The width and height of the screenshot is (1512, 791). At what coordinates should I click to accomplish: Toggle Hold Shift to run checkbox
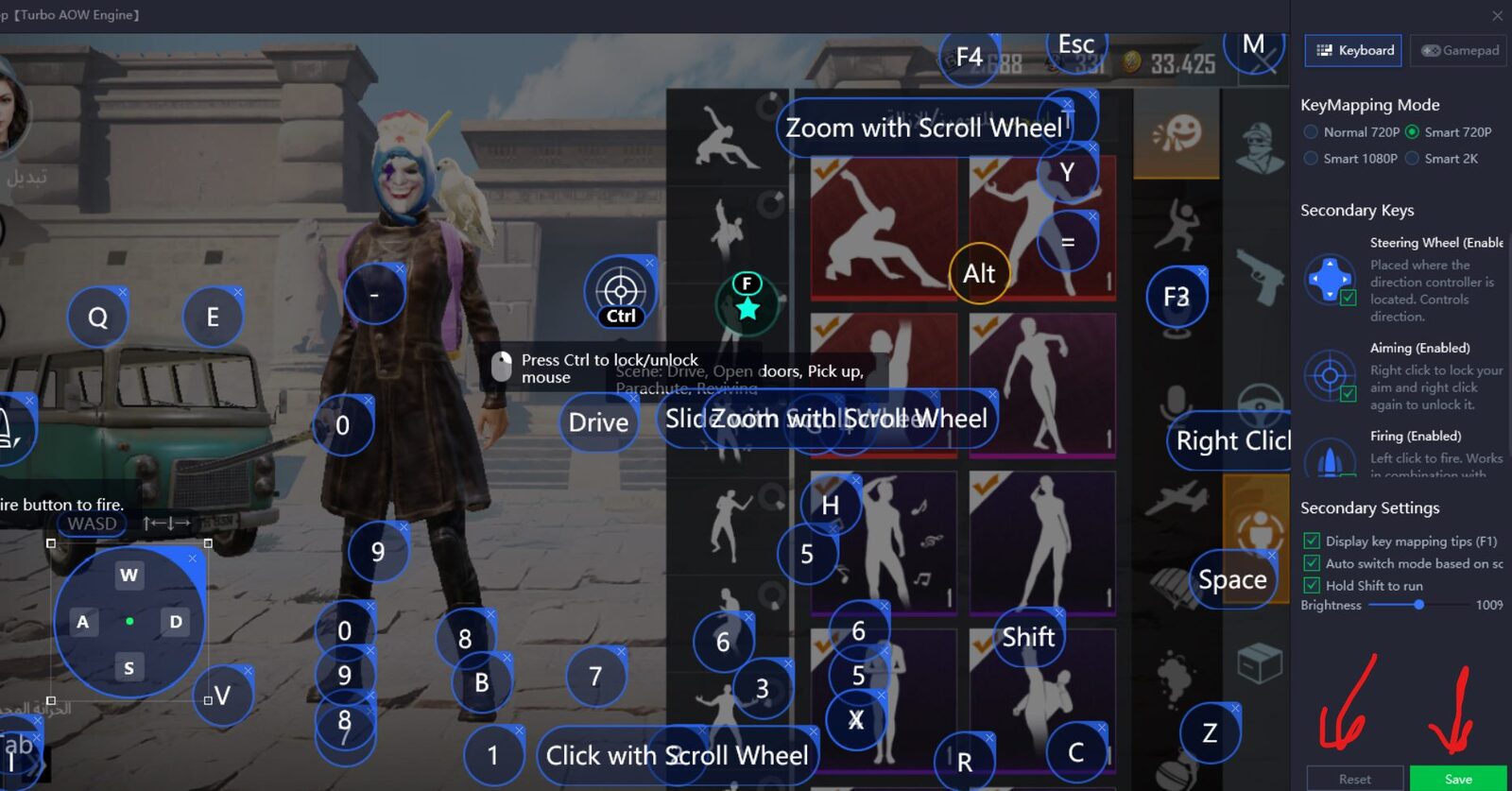tap(1312, 586)
